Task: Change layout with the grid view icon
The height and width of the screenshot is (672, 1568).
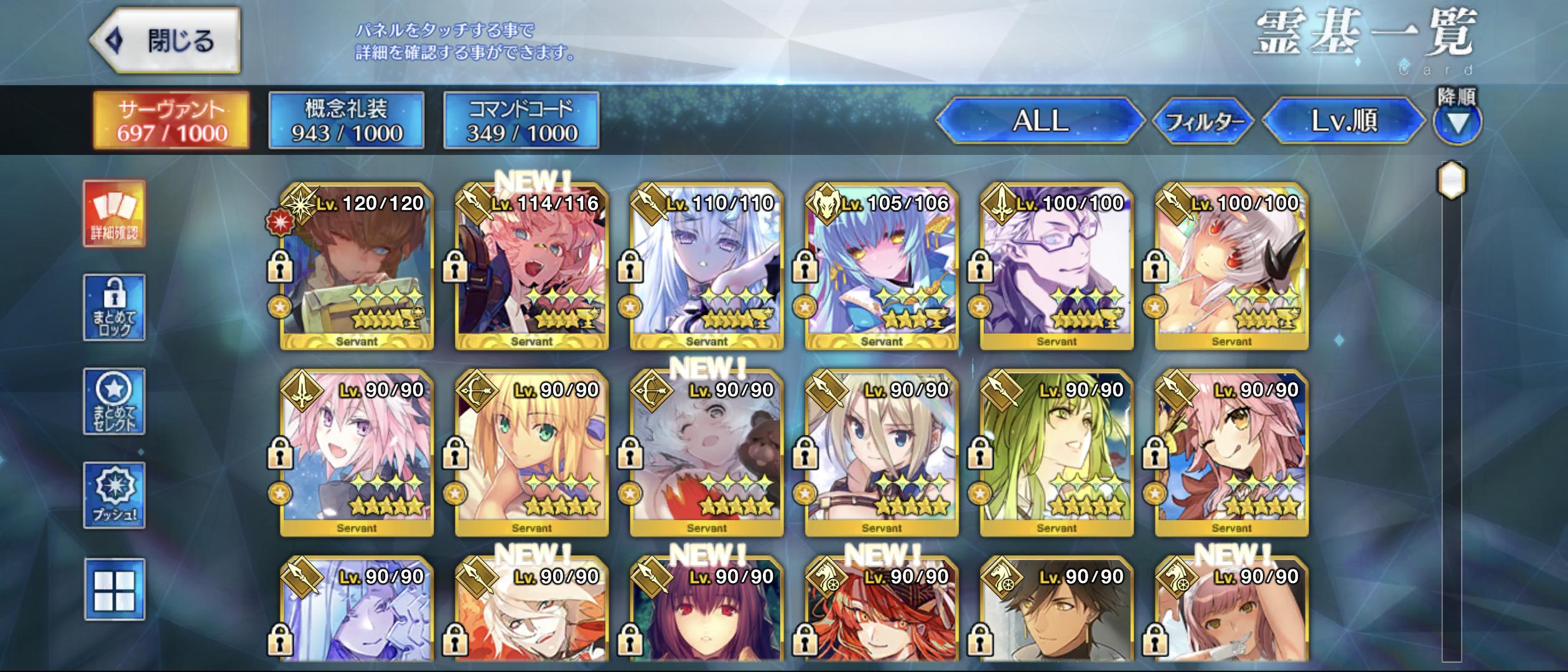Action: [114, 589]
